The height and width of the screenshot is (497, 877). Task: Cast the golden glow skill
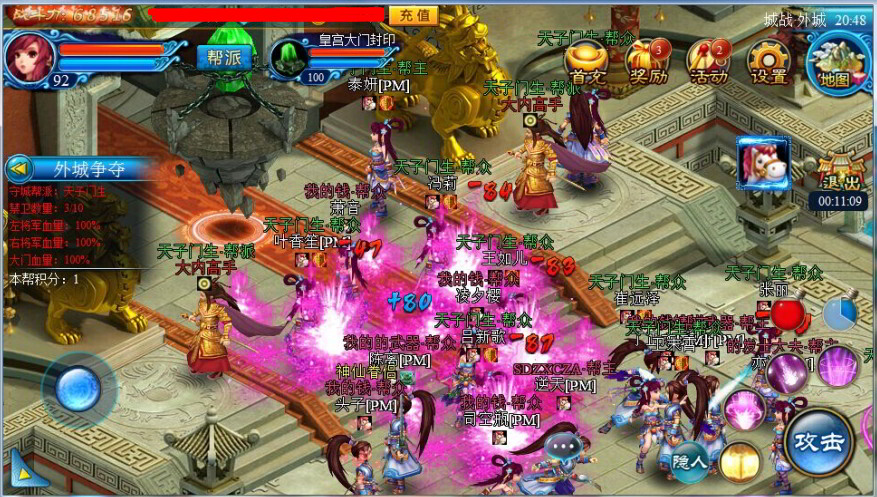740,461
